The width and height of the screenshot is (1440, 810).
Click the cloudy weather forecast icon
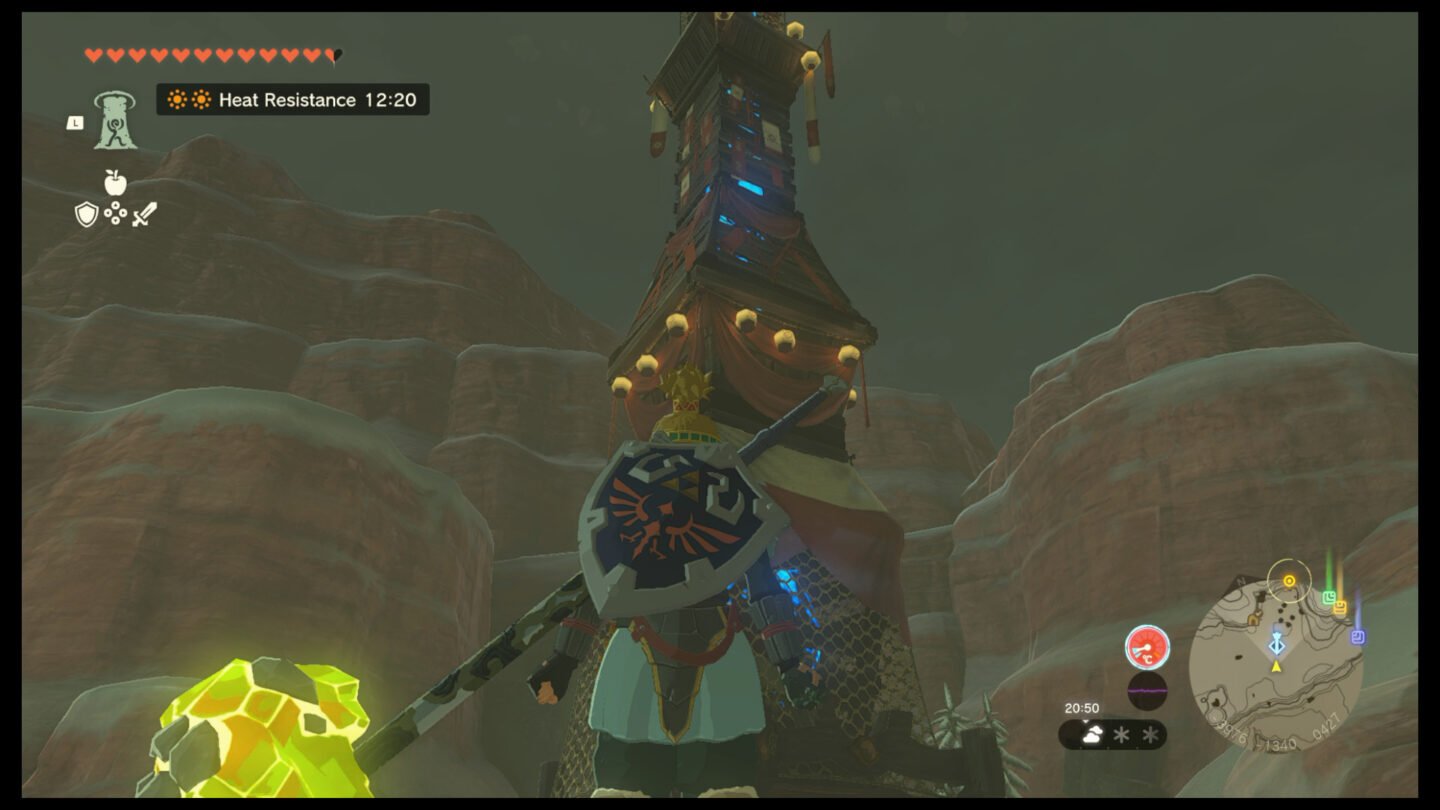tap(1092, 734)
